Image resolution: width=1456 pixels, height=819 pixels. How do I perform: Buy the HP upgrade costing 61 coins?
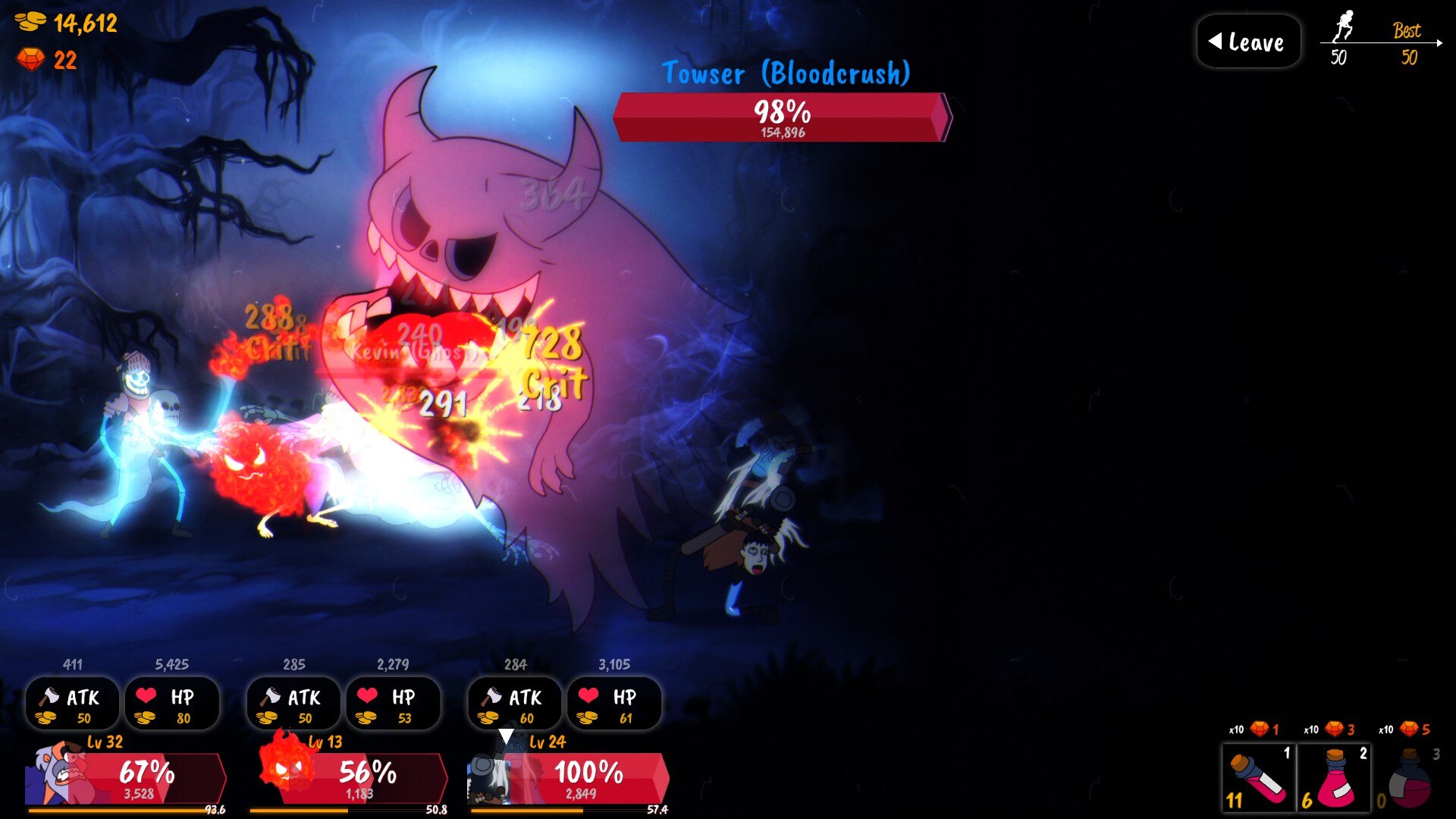coord(614,704)
